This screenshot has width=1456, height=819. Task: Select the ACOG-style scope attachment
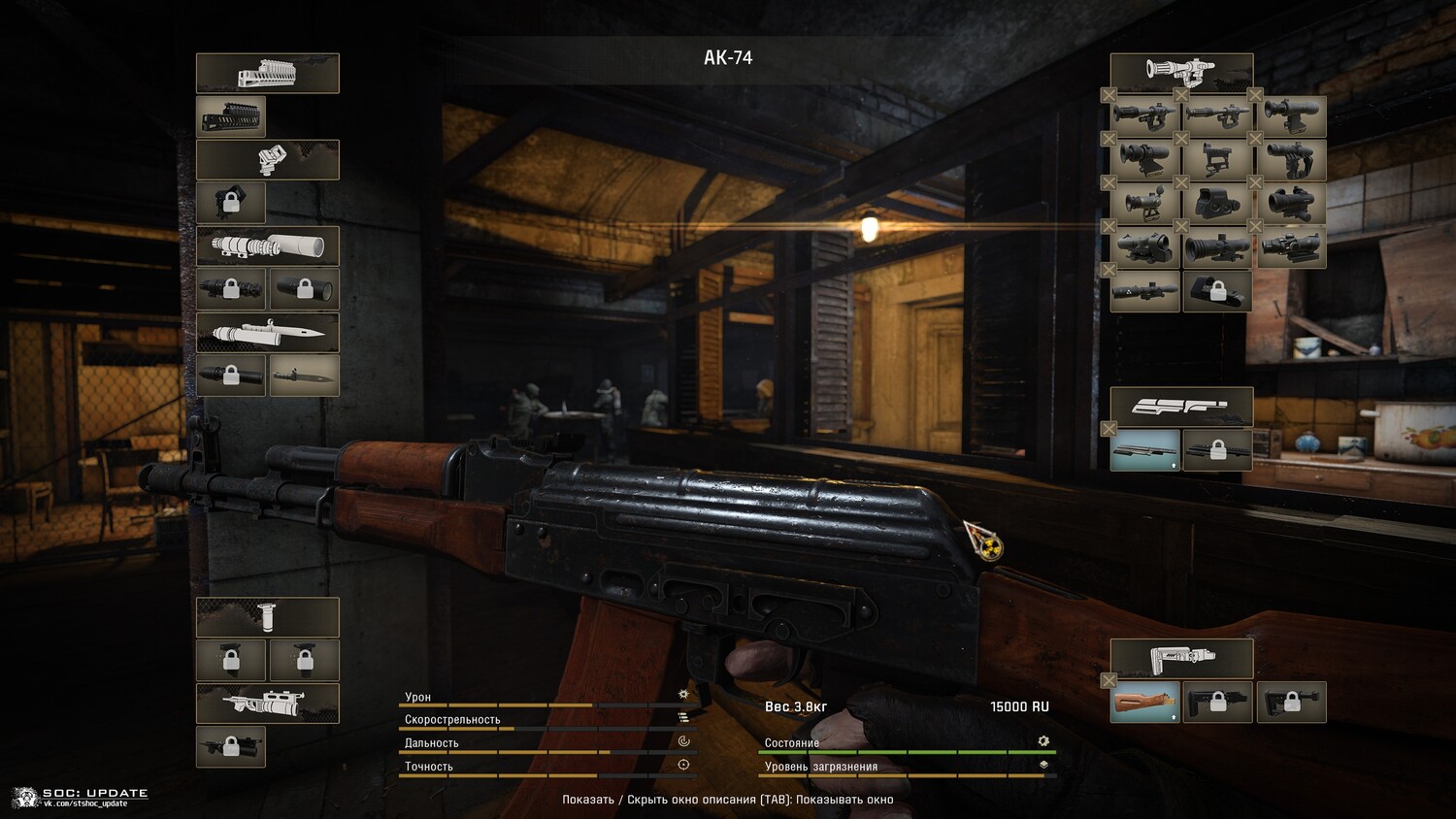coord(1291,246)
